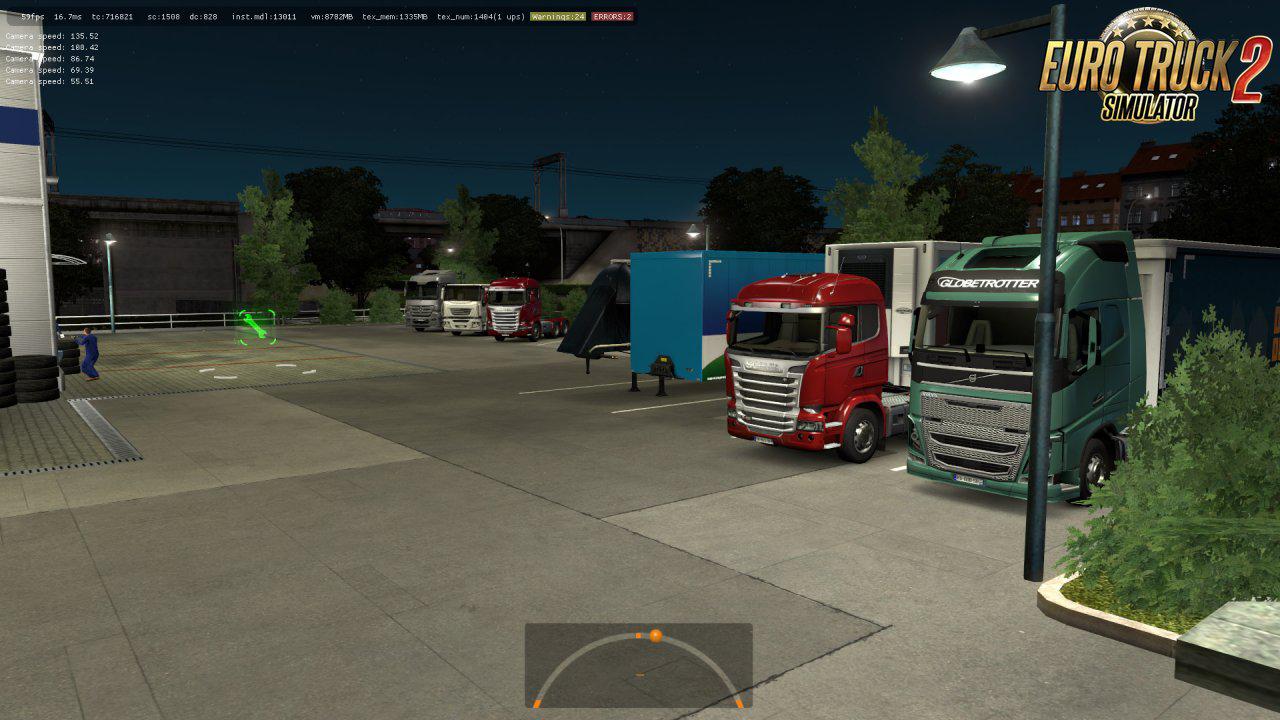
Task: Click the orange knob on the arc gauge
Action: pyautogui.click(x=655, y=635)
